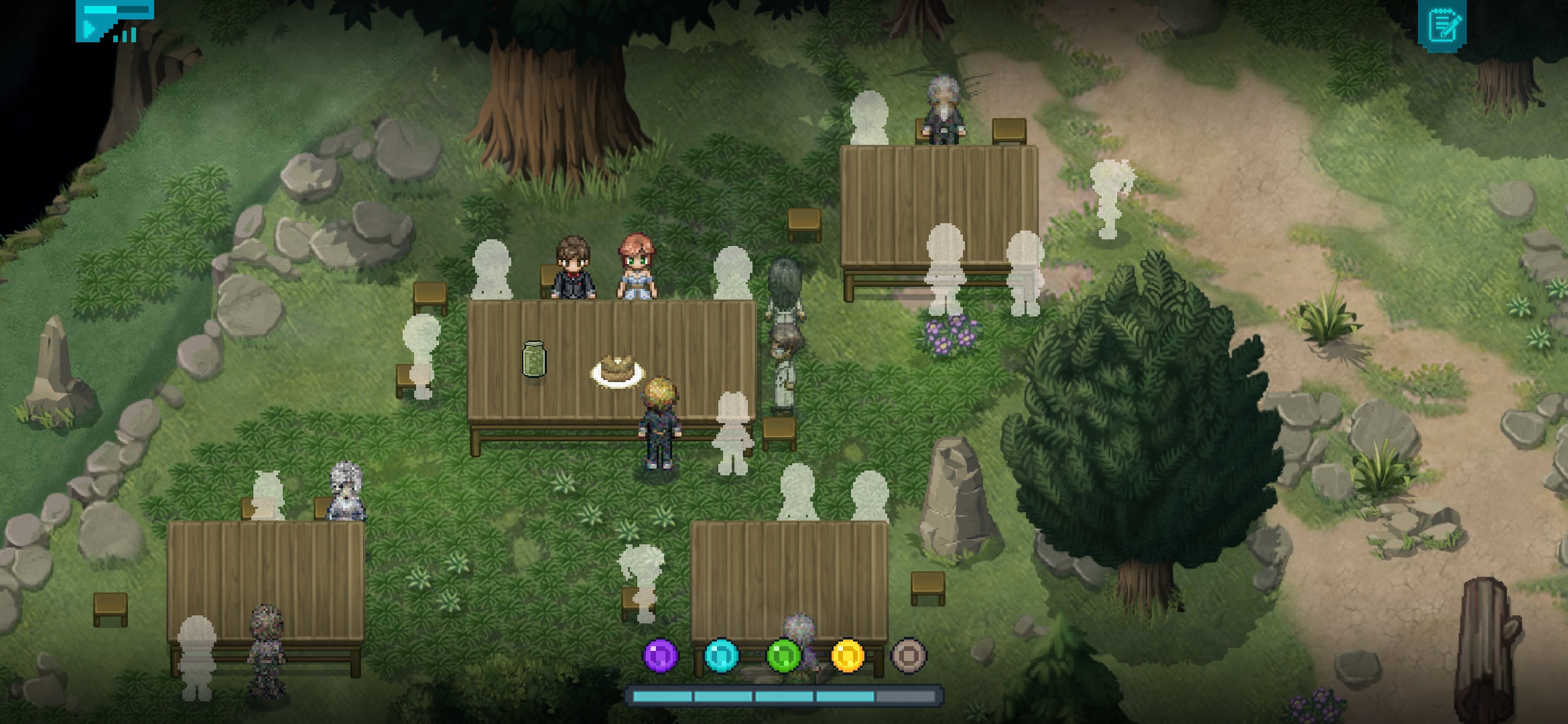Select the green memory orb
Image resolution: width=1568 pixels, height=724 pixels.
pyautogui.click(x=784, y=655)
